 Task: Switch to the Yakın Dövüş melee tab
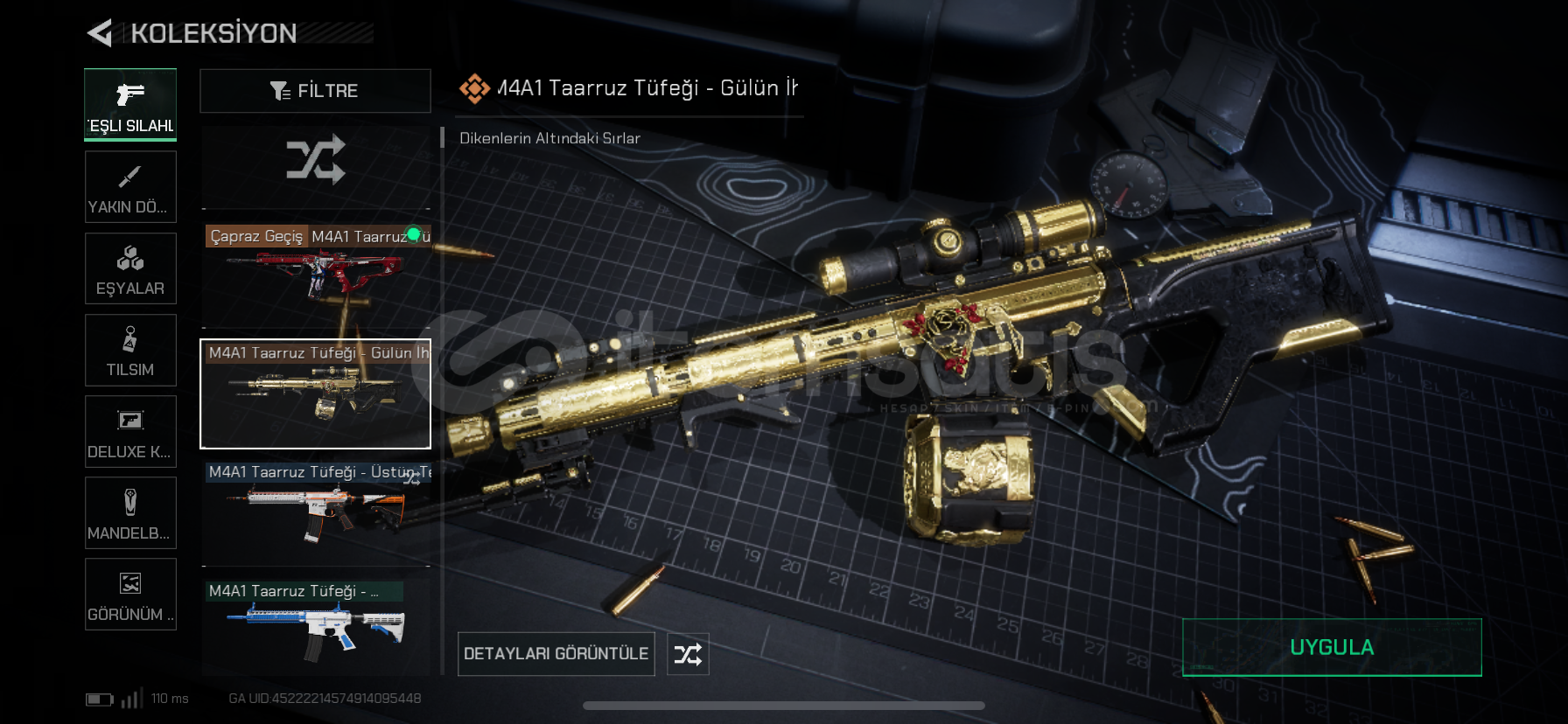click(130, 186)
